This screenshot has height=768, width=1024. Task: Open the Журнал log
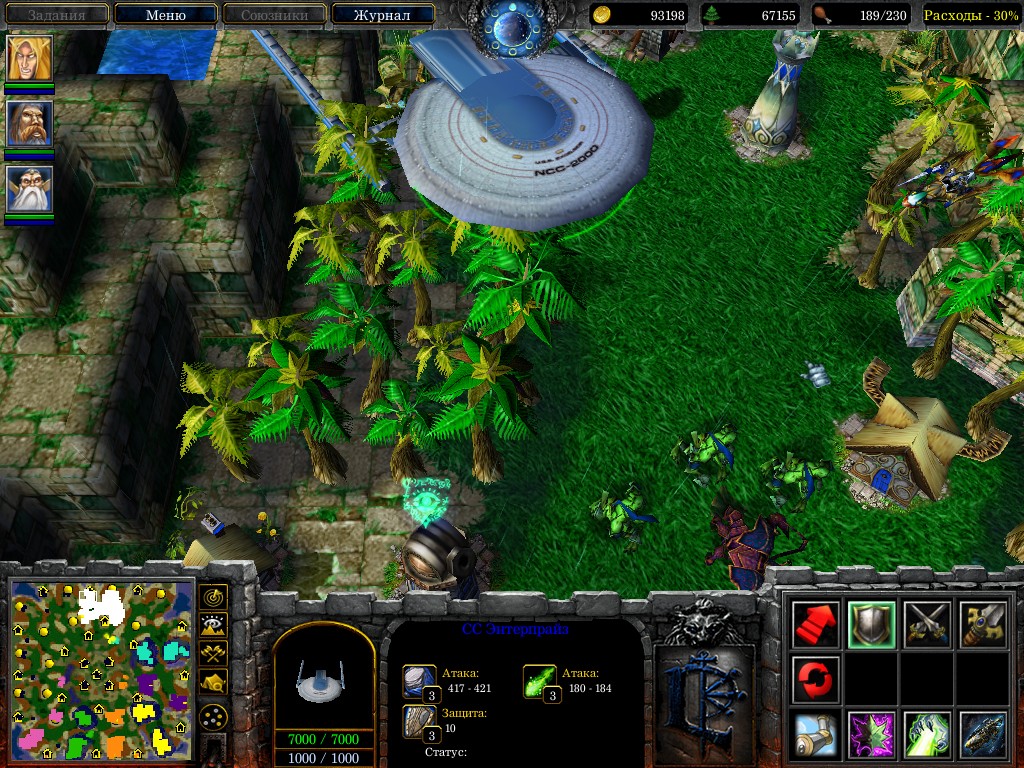[383, 15]
